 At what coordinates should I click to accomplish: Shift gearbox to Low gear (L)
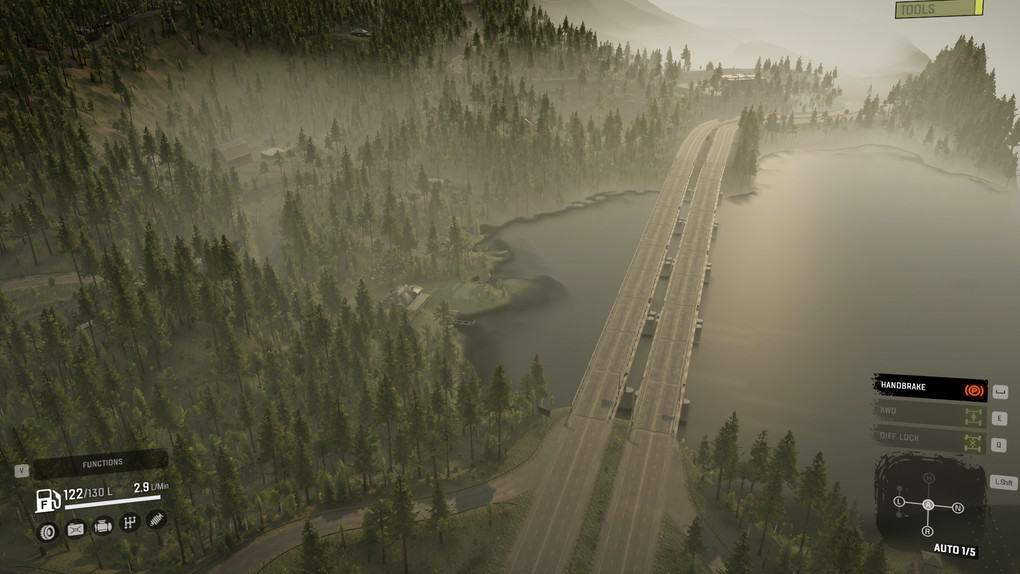pyautogui.click(x=899, y=500)
